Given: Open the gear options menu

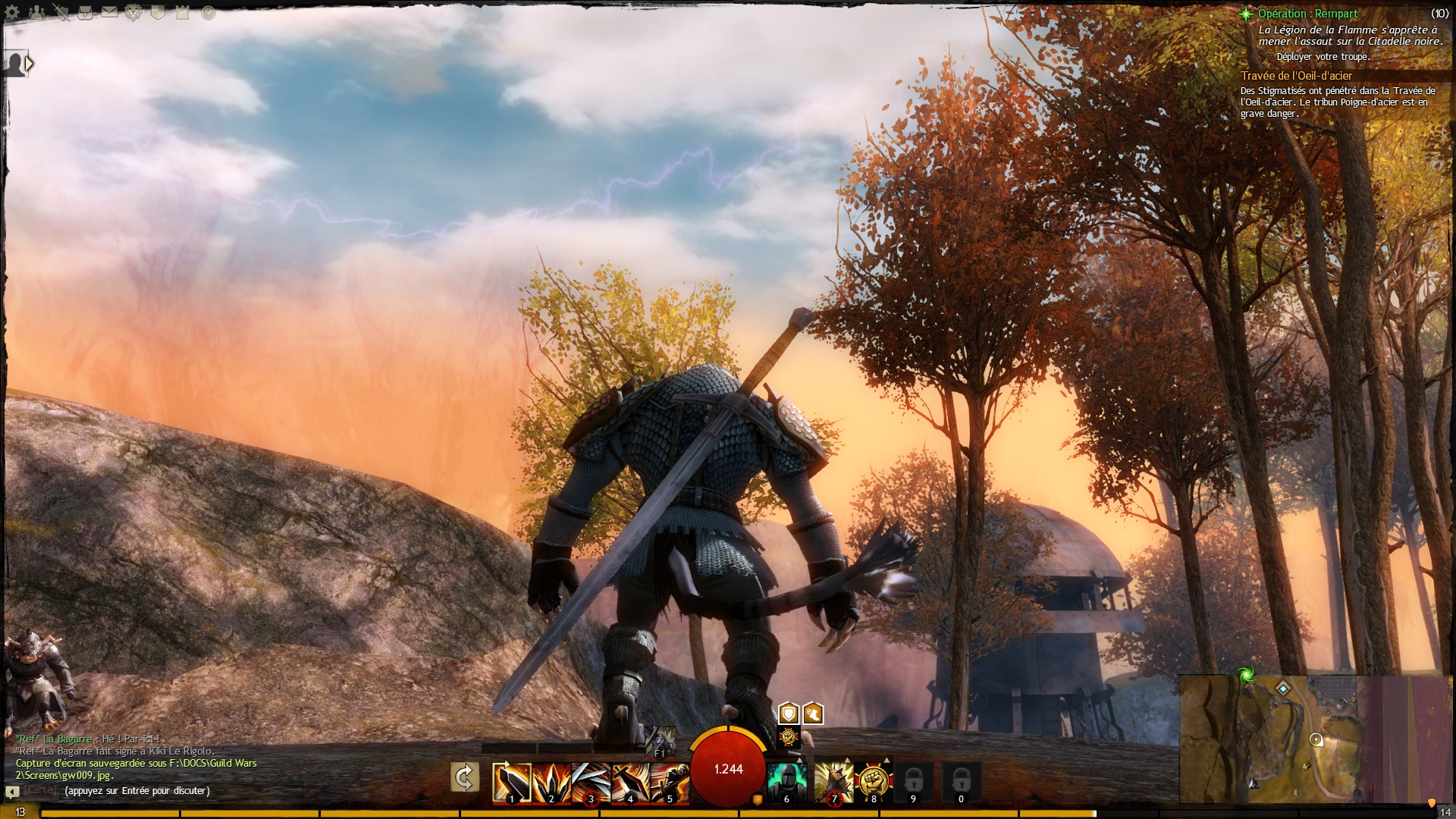Looking at the screenshot, I should pyautogui.click(x=12, y=12).
